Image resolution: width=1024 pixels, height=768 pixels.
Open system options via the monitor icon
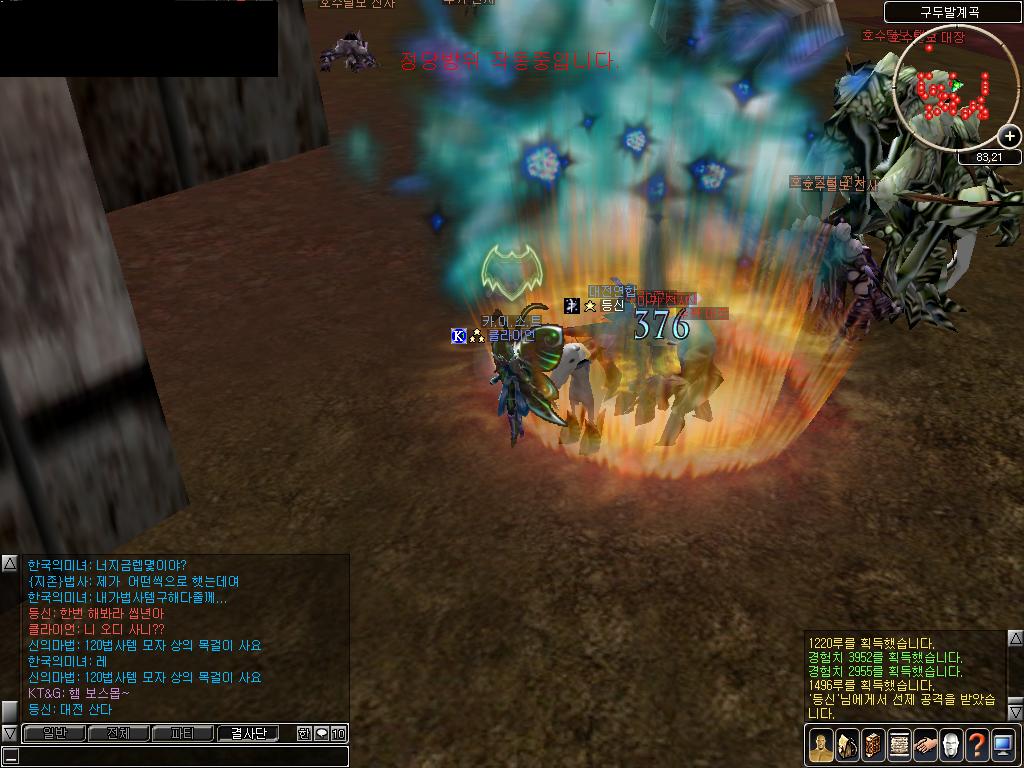coord(1003,744)
